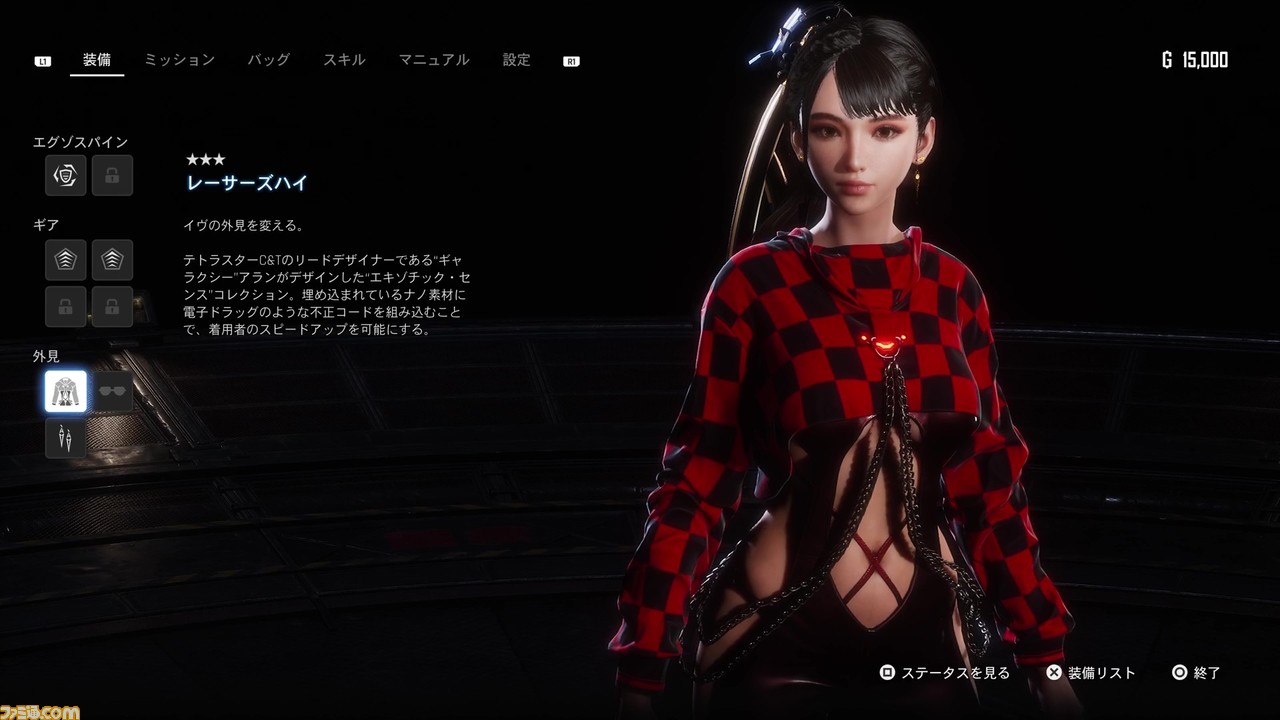Click the locked Exospine slot
The width and height of the screenshot is (1280, 720).
(112, 176)
